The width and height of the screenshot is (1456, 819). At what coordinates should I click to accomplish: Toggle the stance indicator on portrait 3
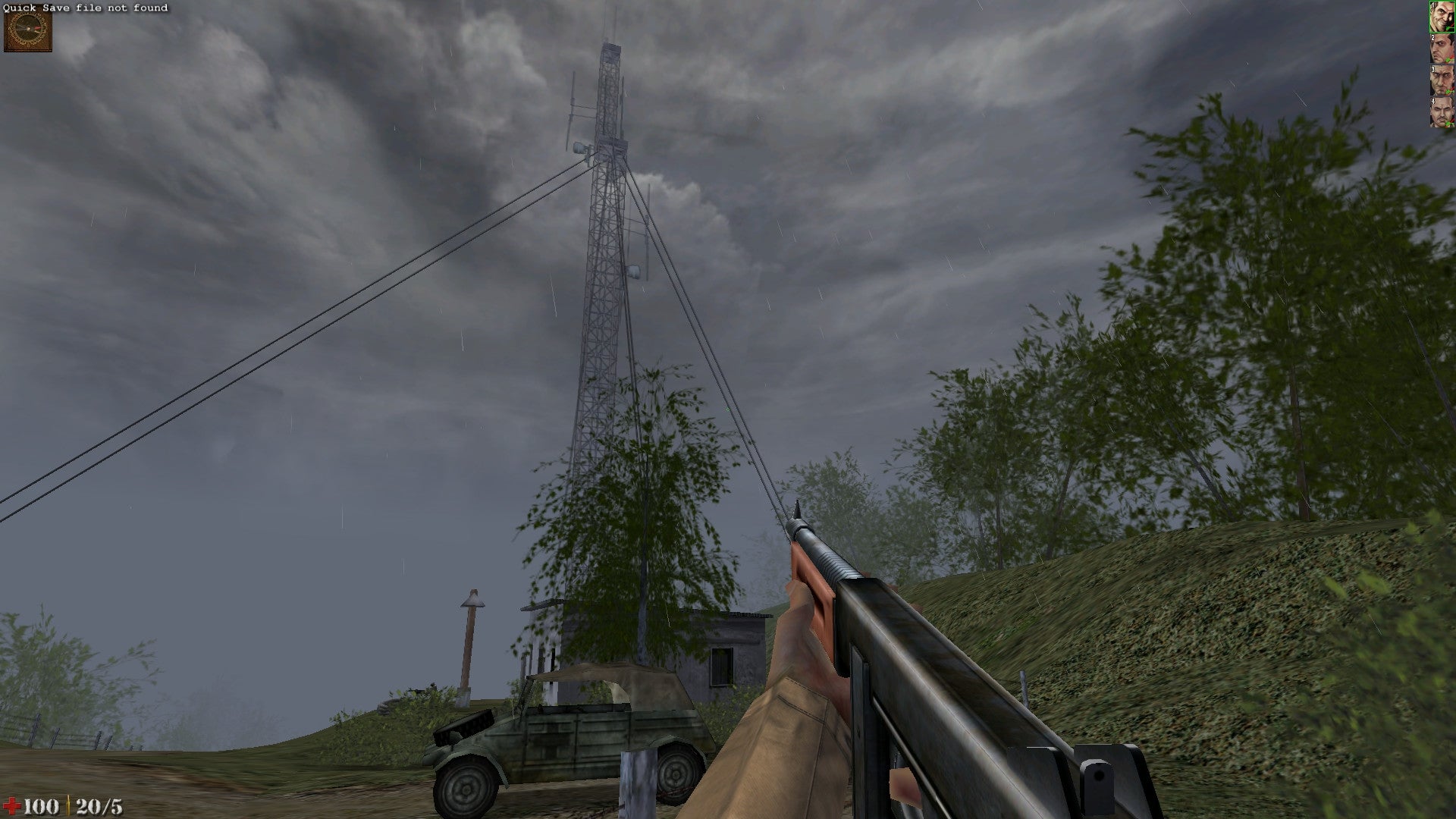(x=1448, y=91)
